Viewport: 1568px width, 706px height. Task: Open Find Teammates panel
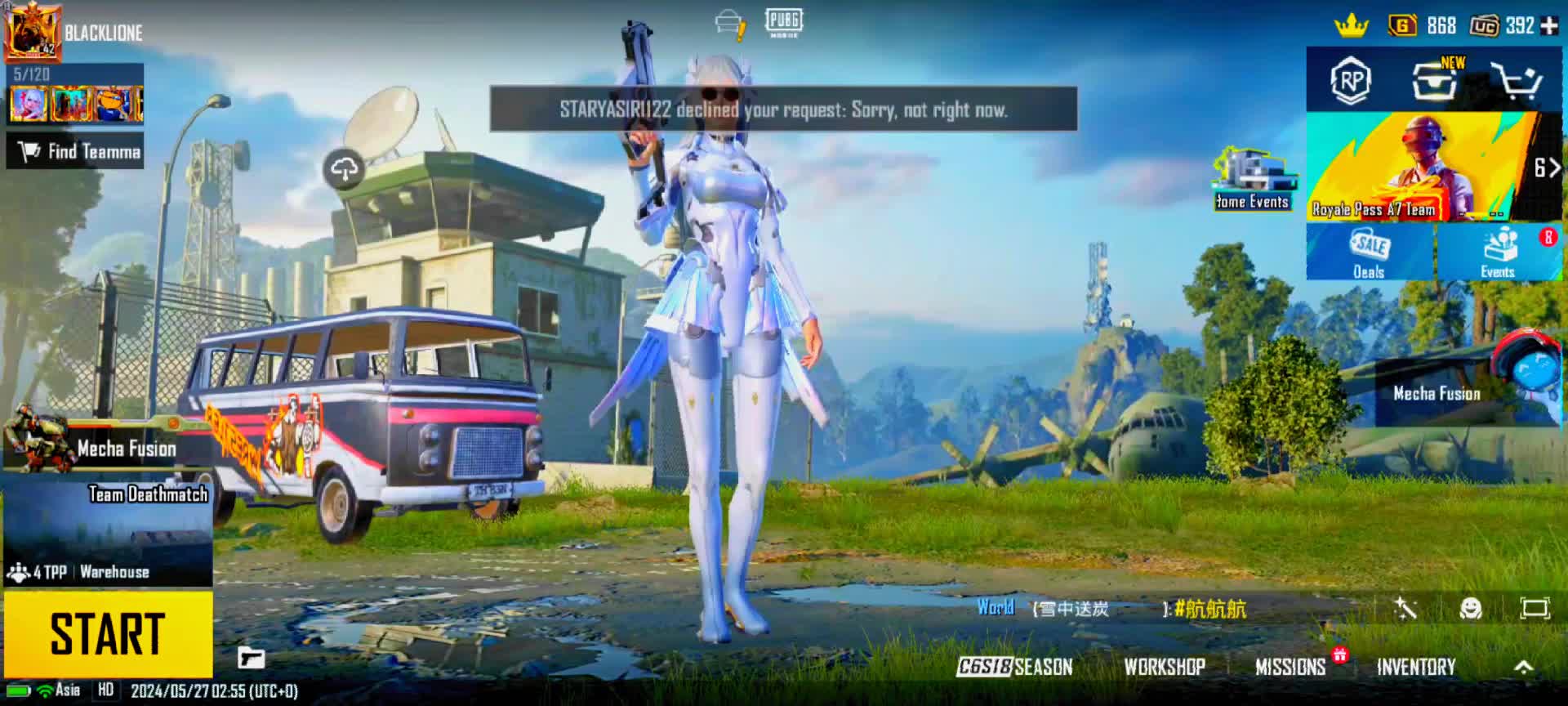coord(76,152)
